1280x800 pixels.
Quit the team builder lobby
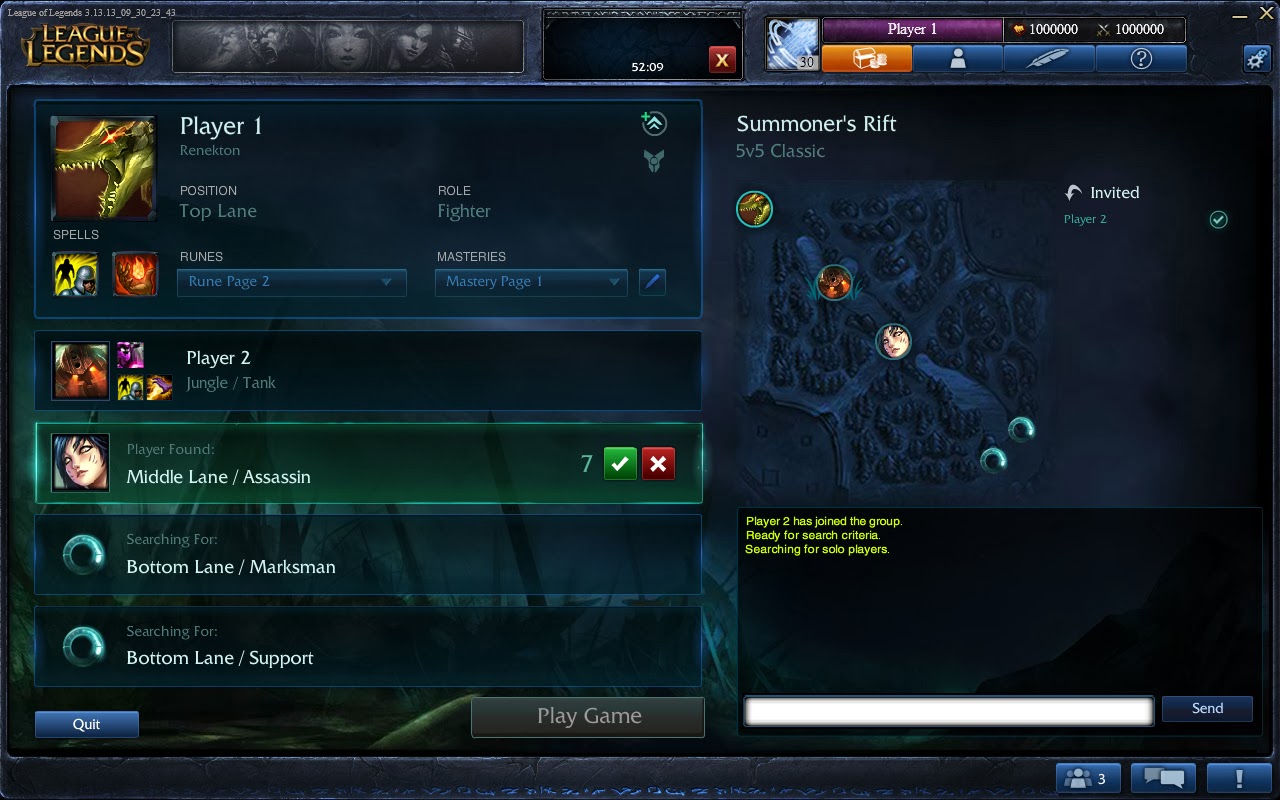[87, 724]
